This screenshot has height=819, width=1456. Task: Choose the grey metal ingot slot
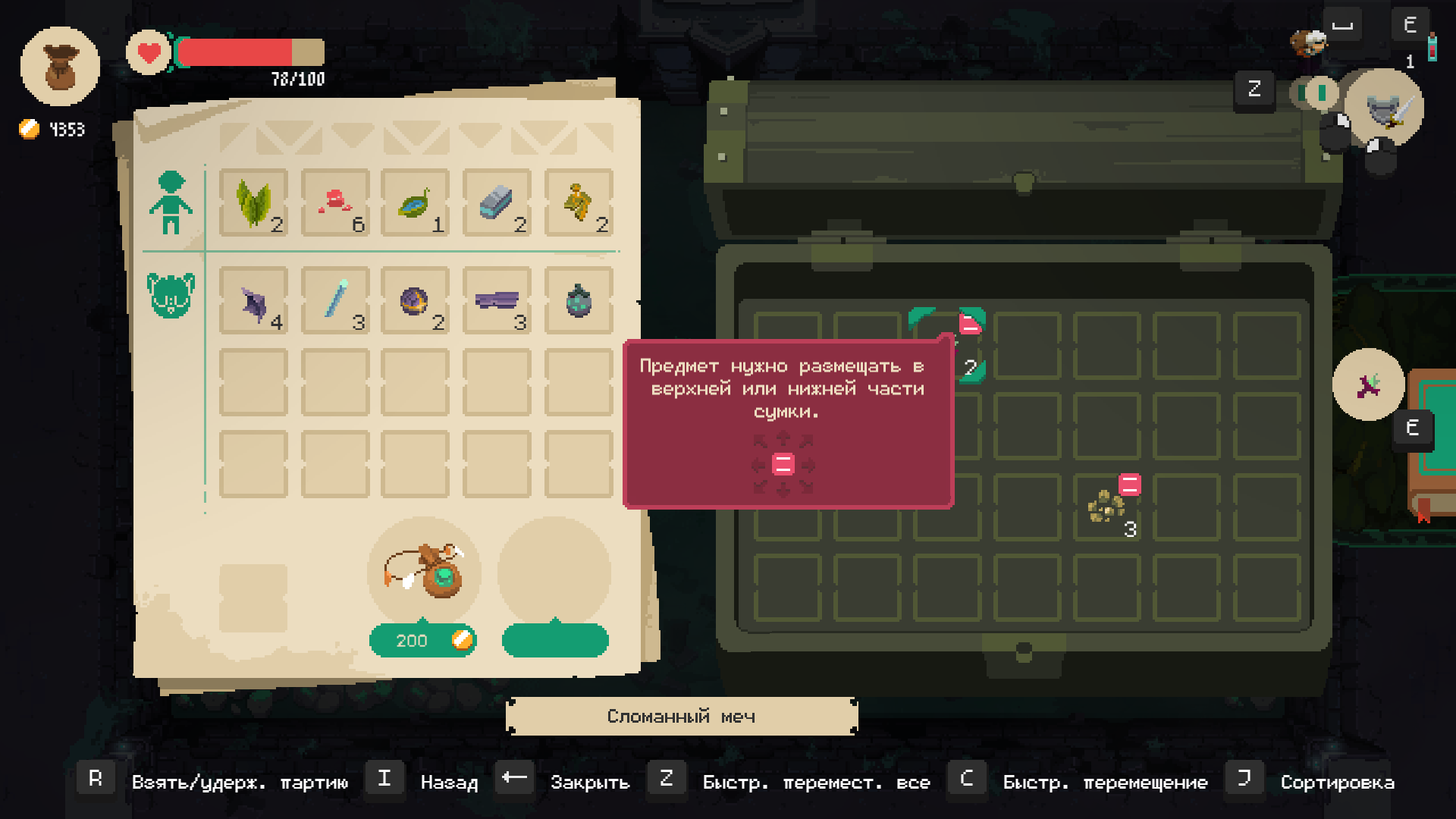(x=497, y=202)
